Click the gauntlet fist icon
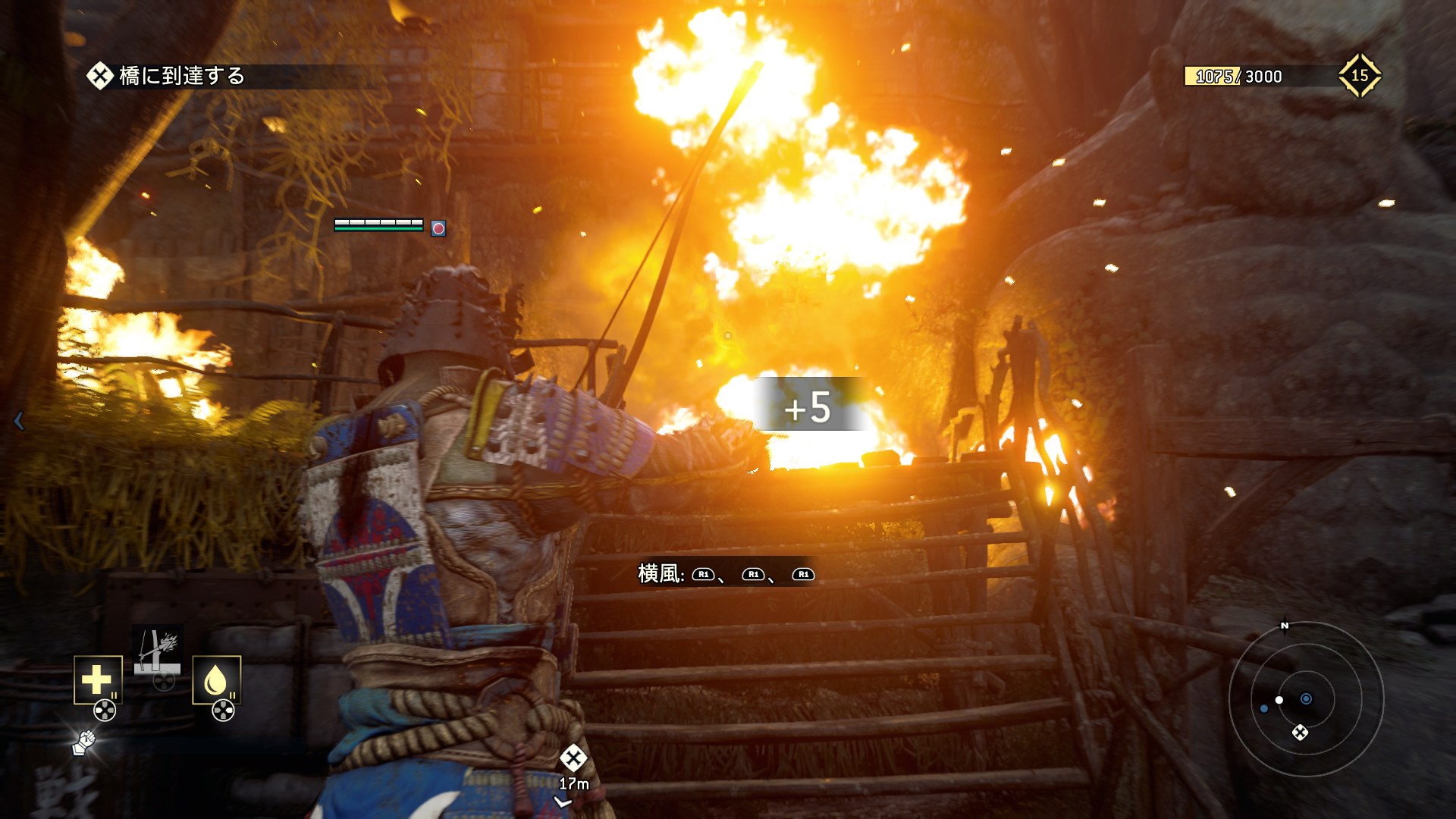 84,742
